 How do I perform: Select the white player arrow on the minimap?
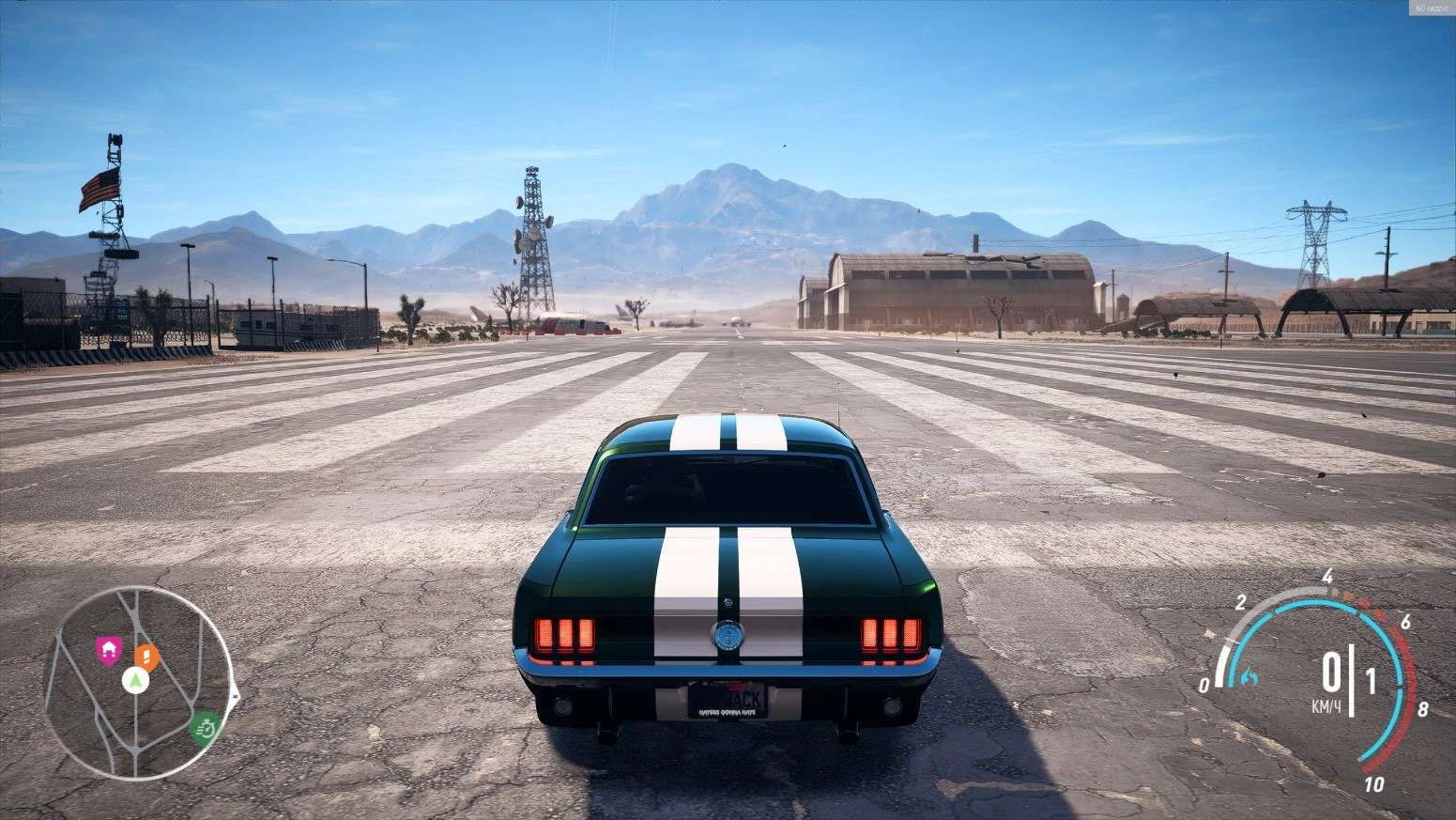(135, 681)
